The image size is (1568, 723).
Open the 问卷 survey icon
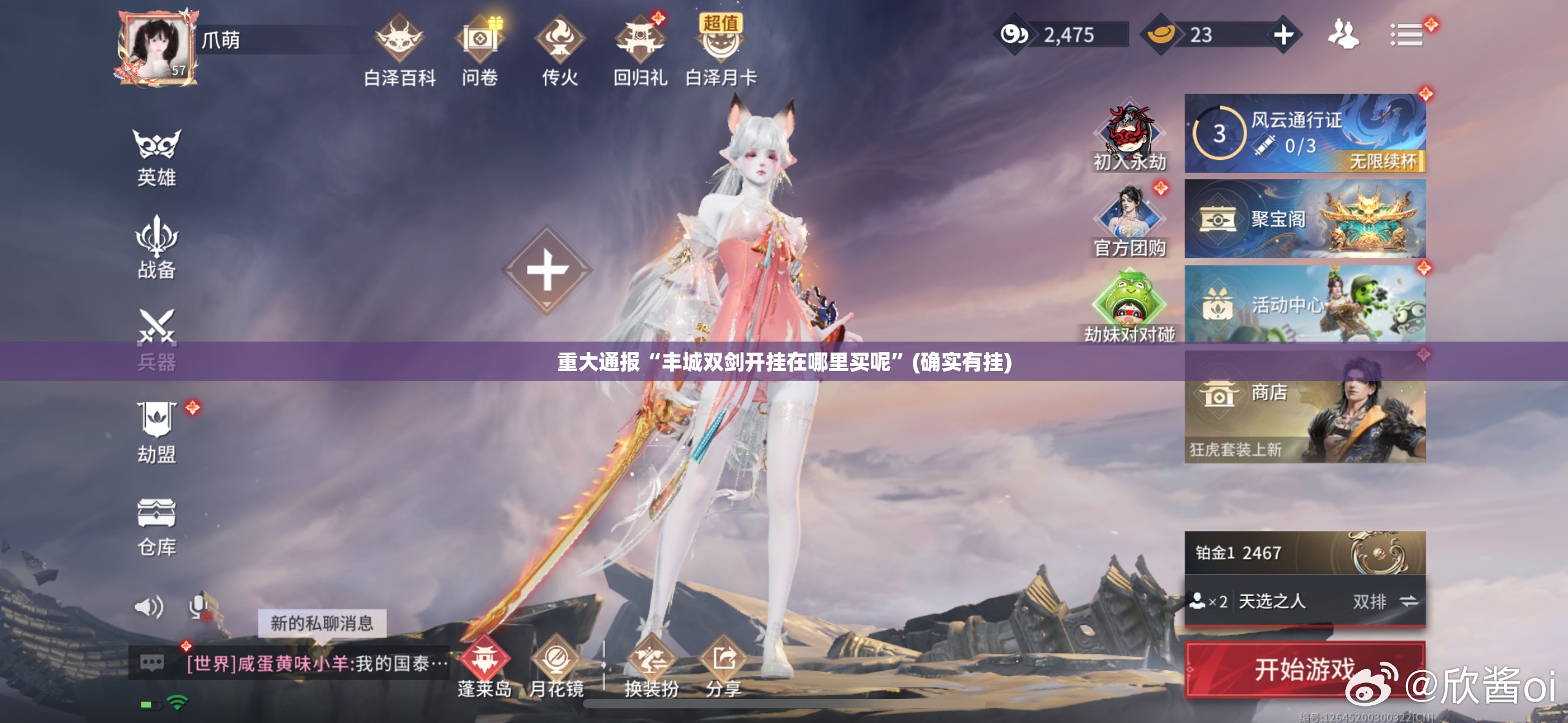coord(481,38)
